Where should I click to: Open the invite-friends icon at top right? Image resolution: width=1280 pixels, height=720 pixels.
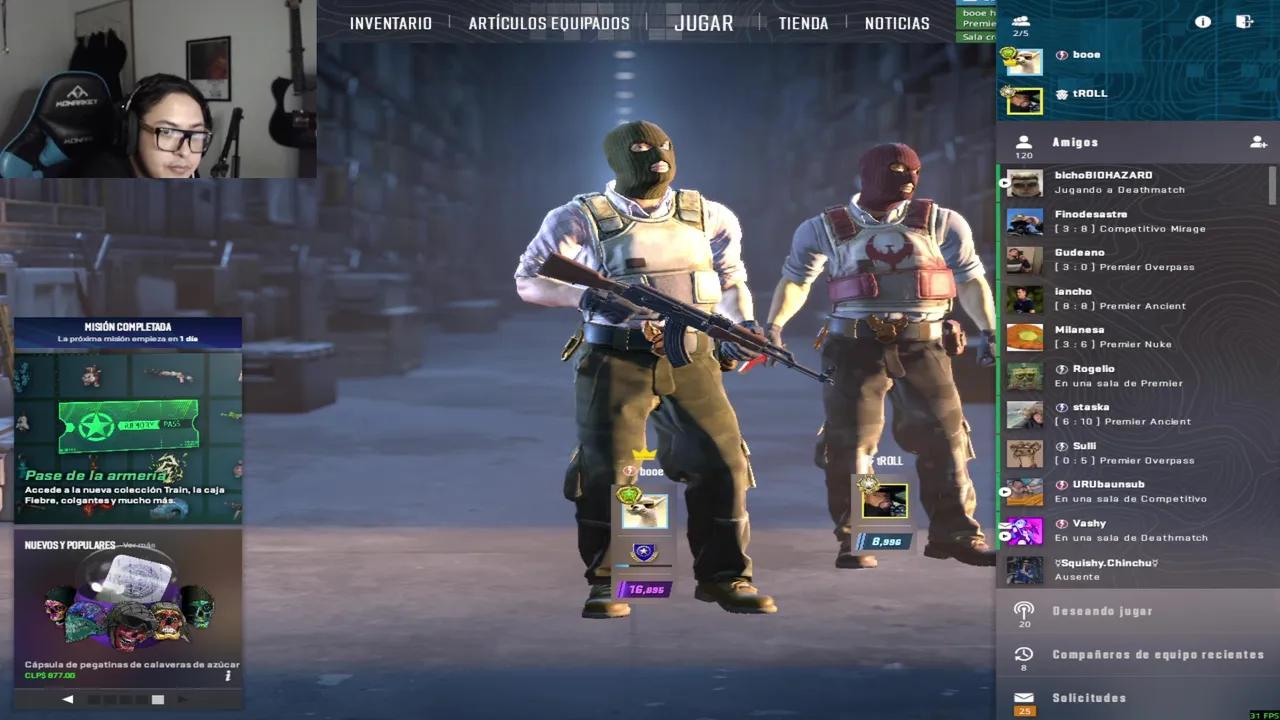[1245, 21]
